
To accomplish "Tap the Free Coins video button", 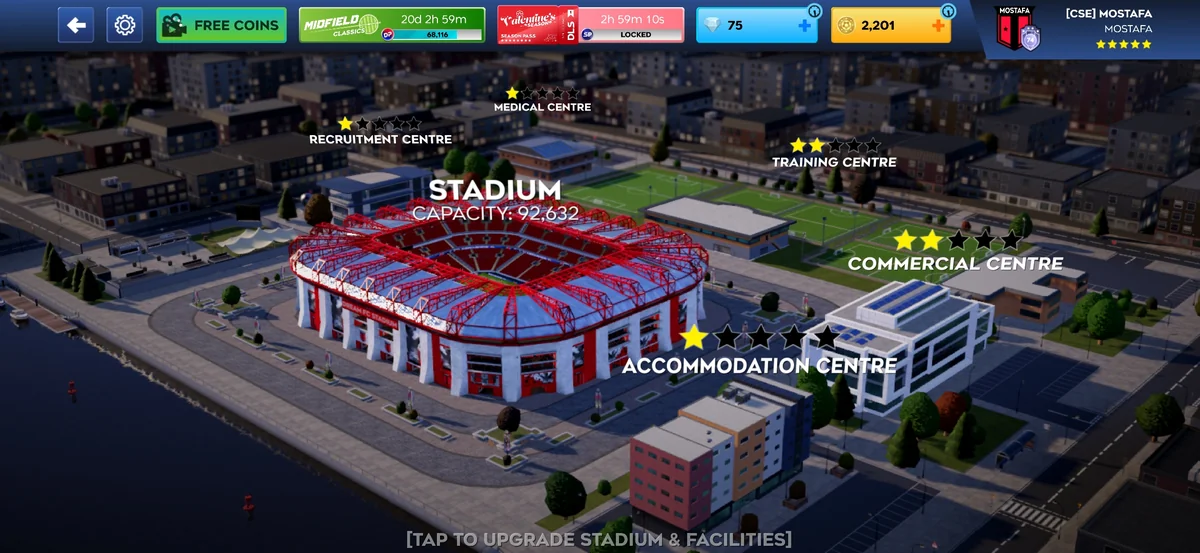I will pos(221,25).
